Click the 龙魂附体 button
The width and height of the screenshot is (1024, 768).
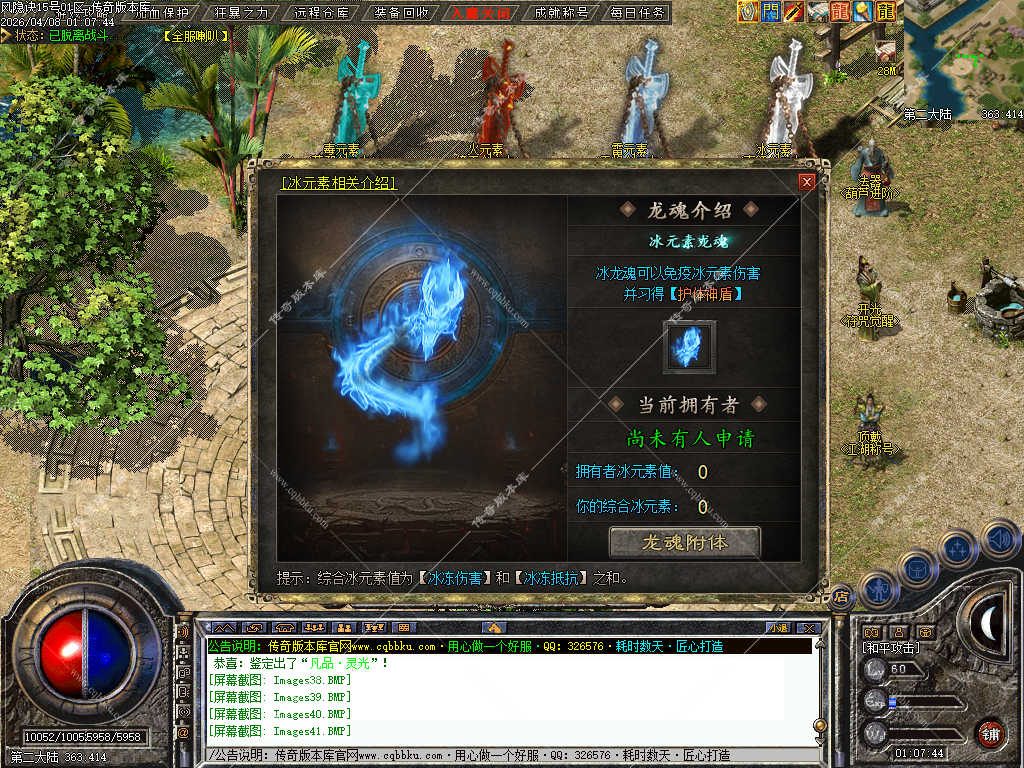[685, 542]
